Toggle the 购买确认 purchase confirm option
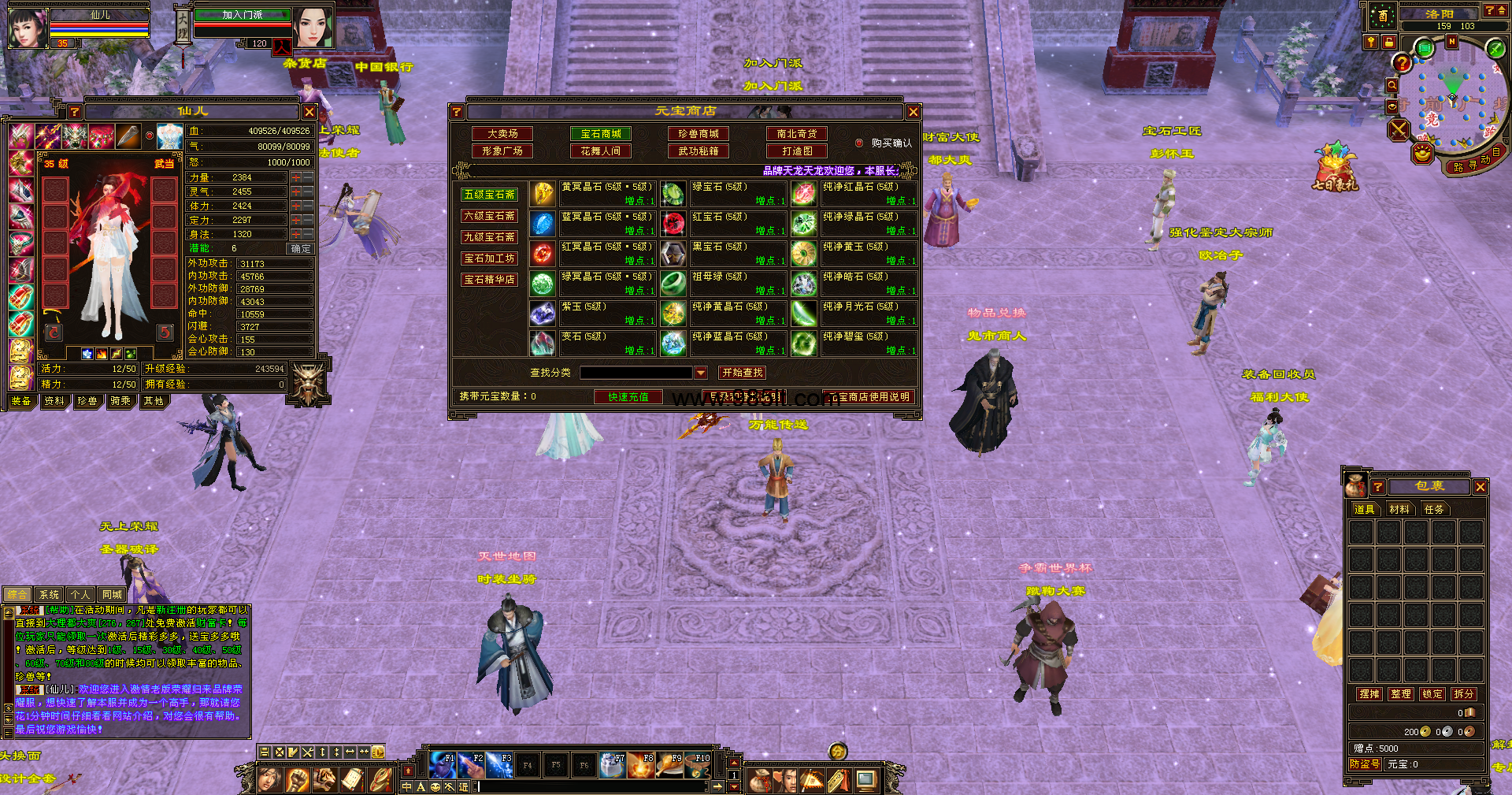Viewport: 1512px width, 795px height. (x=859, y=143)
